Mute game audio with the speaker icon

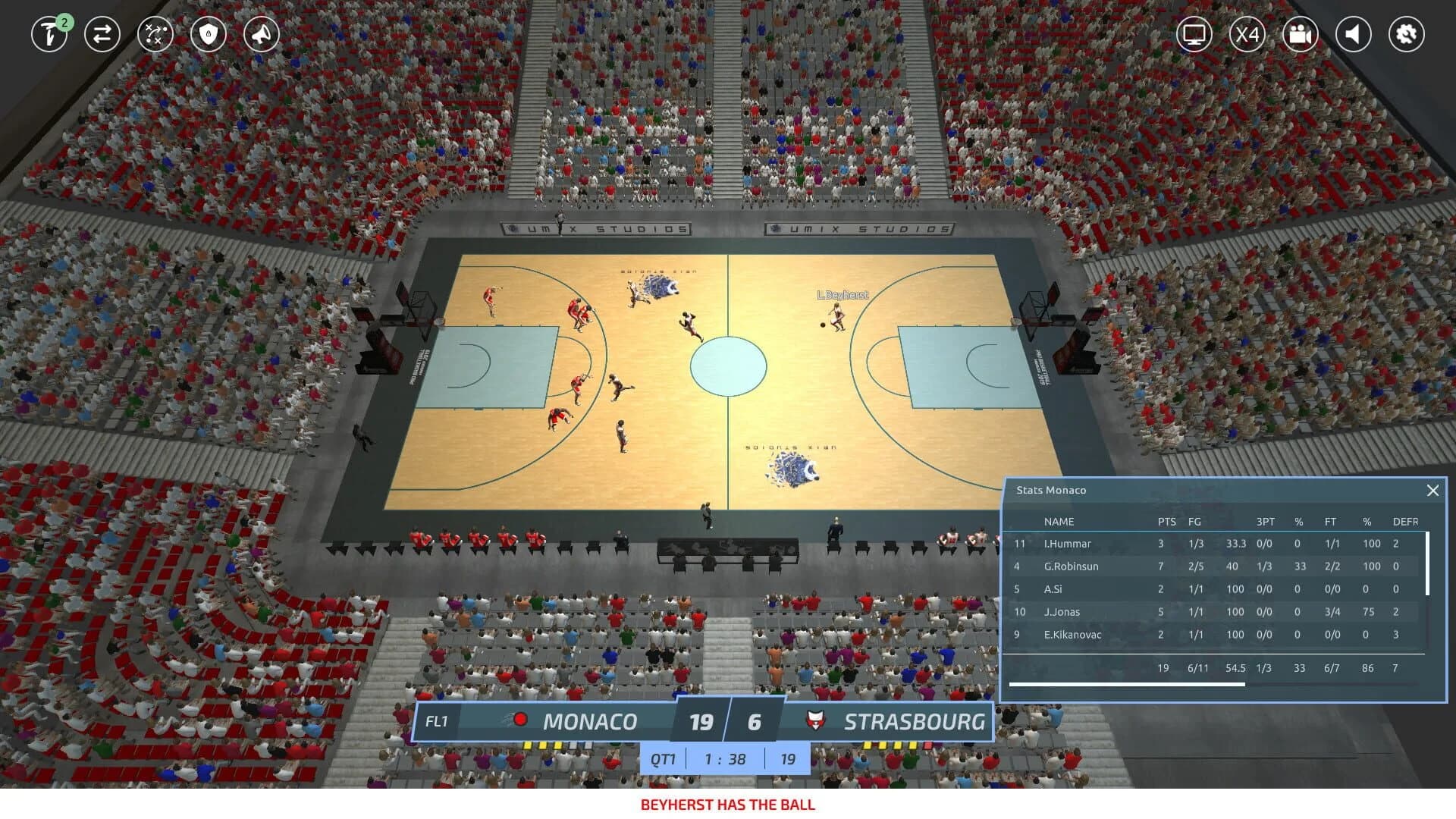pos(1354,34)
